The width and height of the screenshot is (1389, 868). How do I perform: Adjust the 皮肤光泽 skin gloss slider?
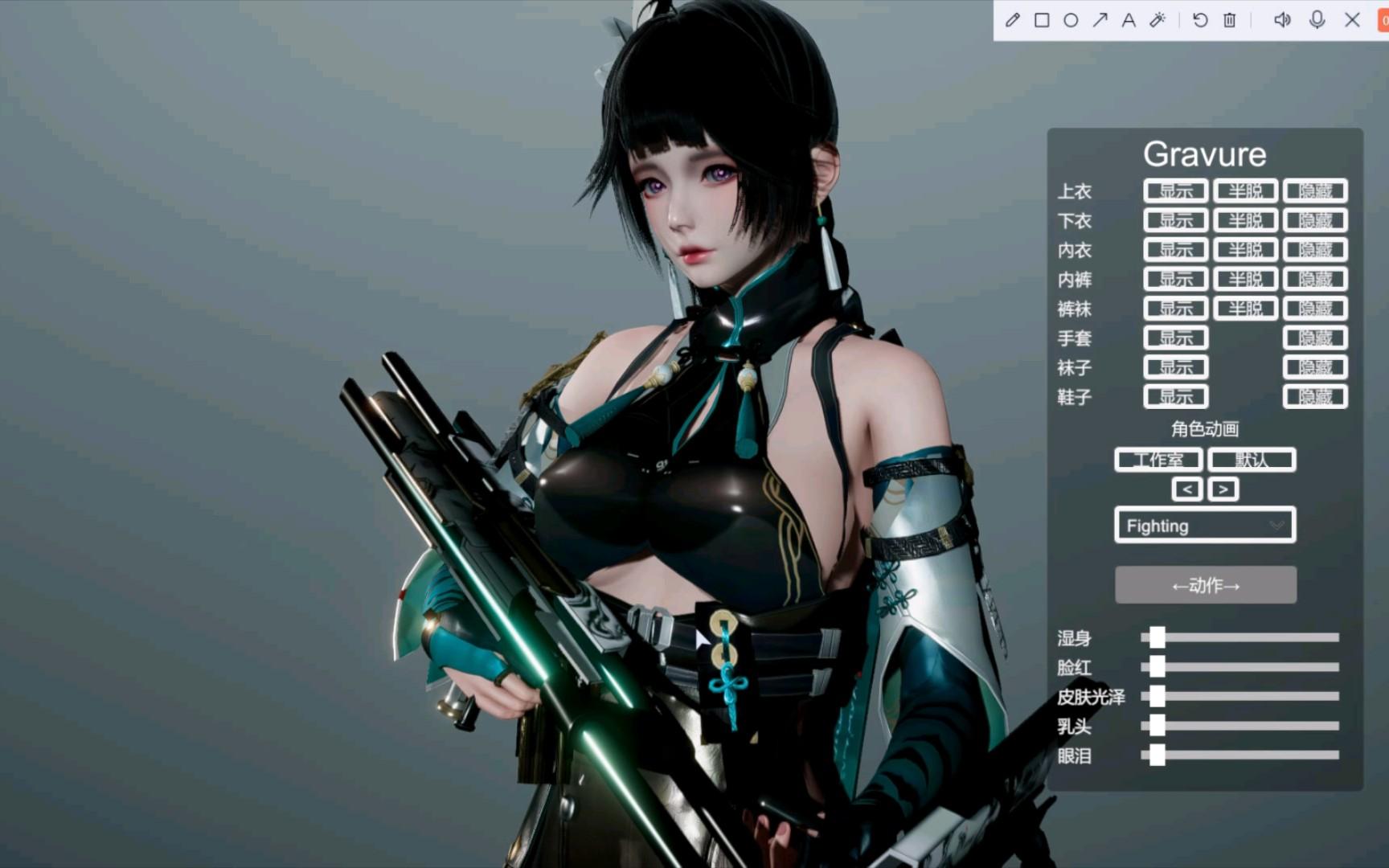(x=1157, y=697)
